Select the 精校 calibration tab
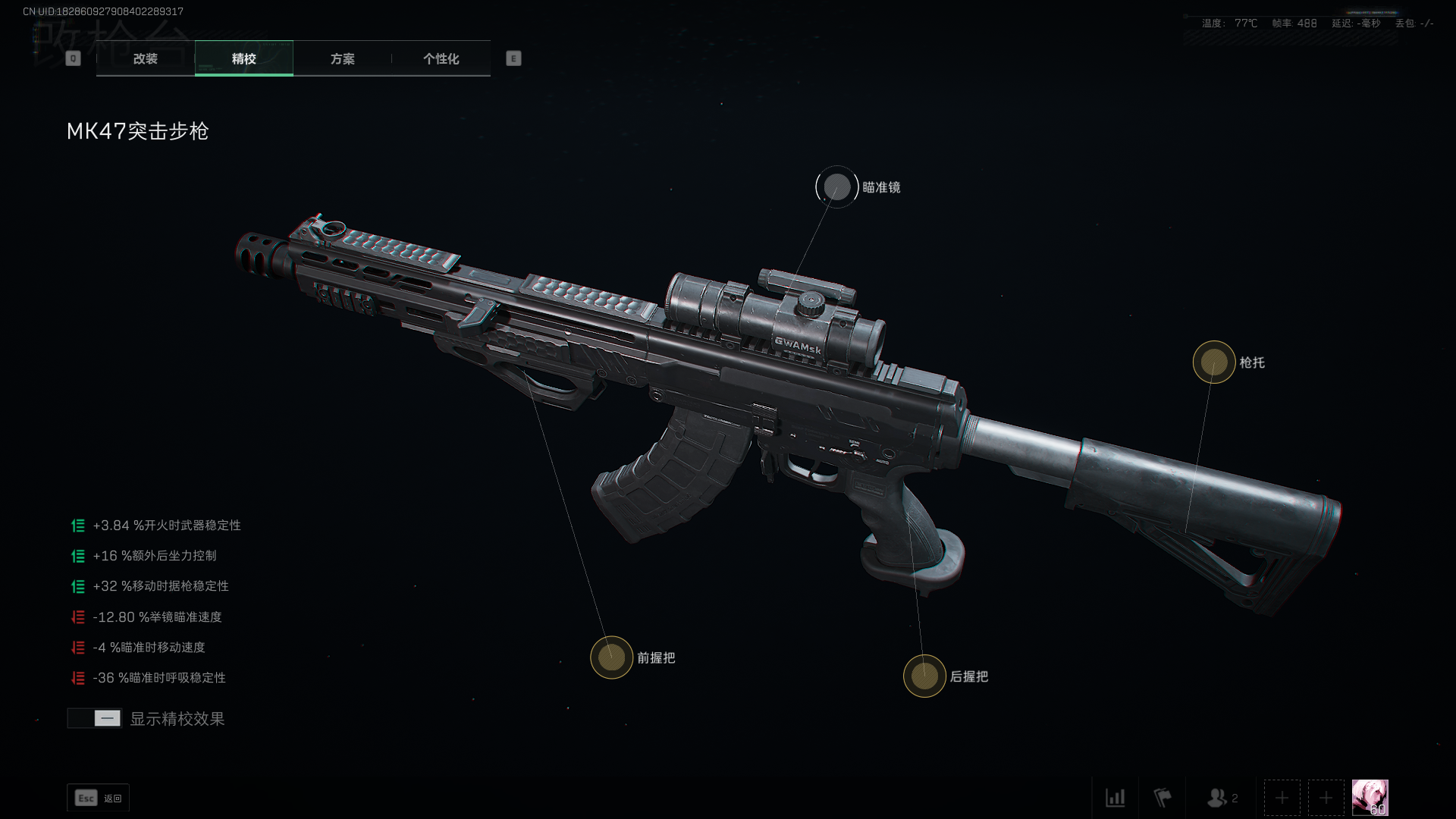The image size is (1456, 819). pos(243,58)
